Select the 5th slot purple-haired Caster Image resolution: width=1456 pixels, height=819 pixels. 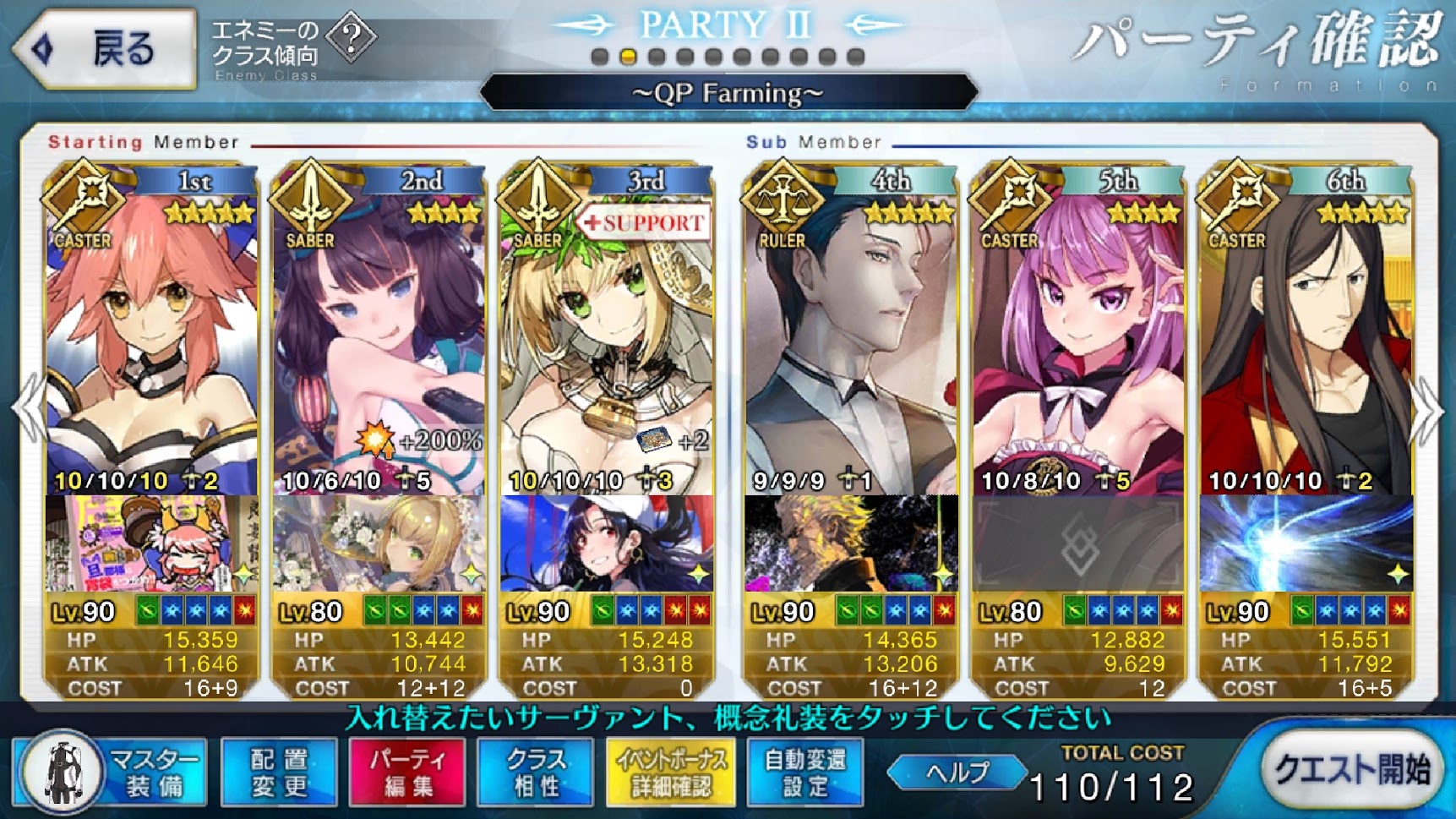coord(1078,338)
